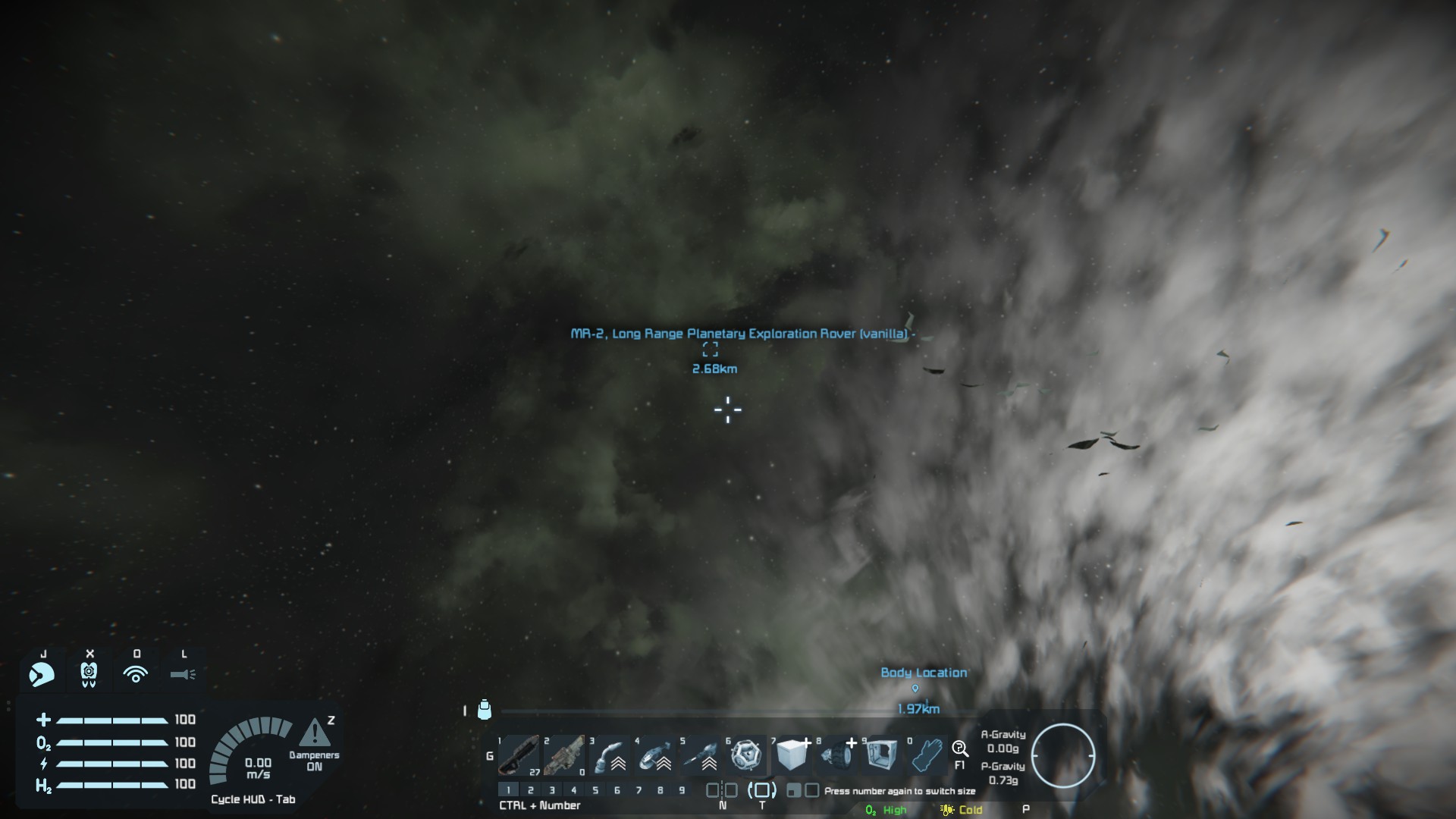Equip the hand drill tool
Image resolution: width=1456 pixels, height=819 pixels.
701,755
